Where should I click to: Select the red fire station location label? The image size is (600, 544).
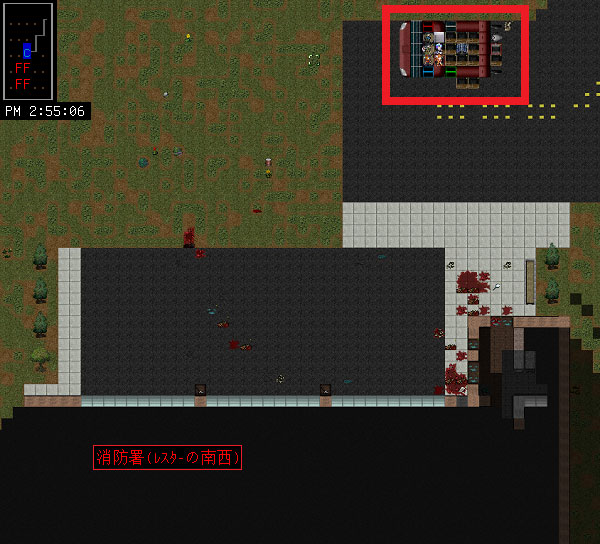(167, 458)
